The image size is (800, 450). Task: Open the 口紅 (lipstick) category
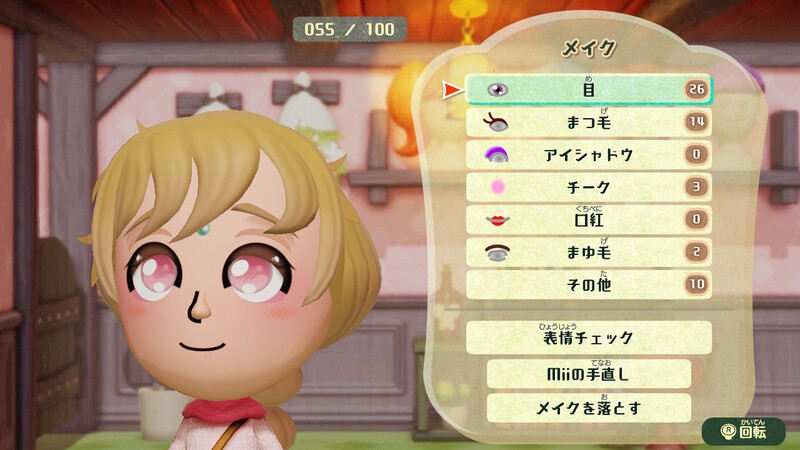[589, 220]
